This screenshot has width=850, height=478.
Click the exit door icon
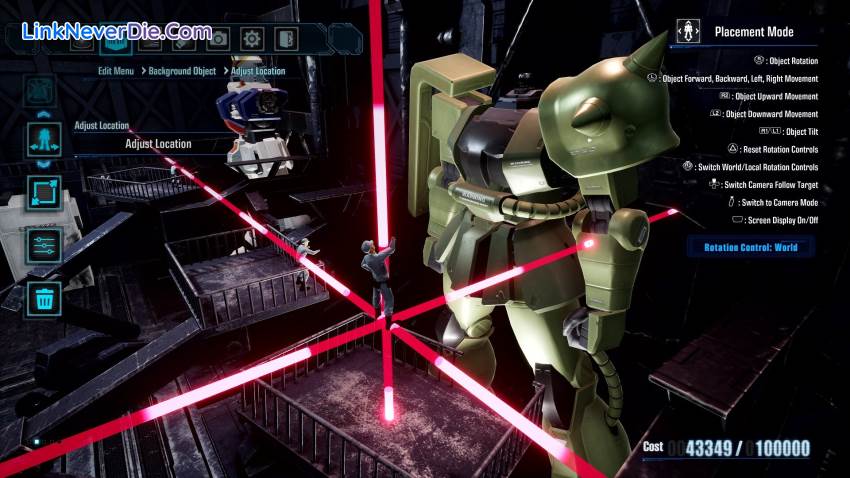[286, 39]
